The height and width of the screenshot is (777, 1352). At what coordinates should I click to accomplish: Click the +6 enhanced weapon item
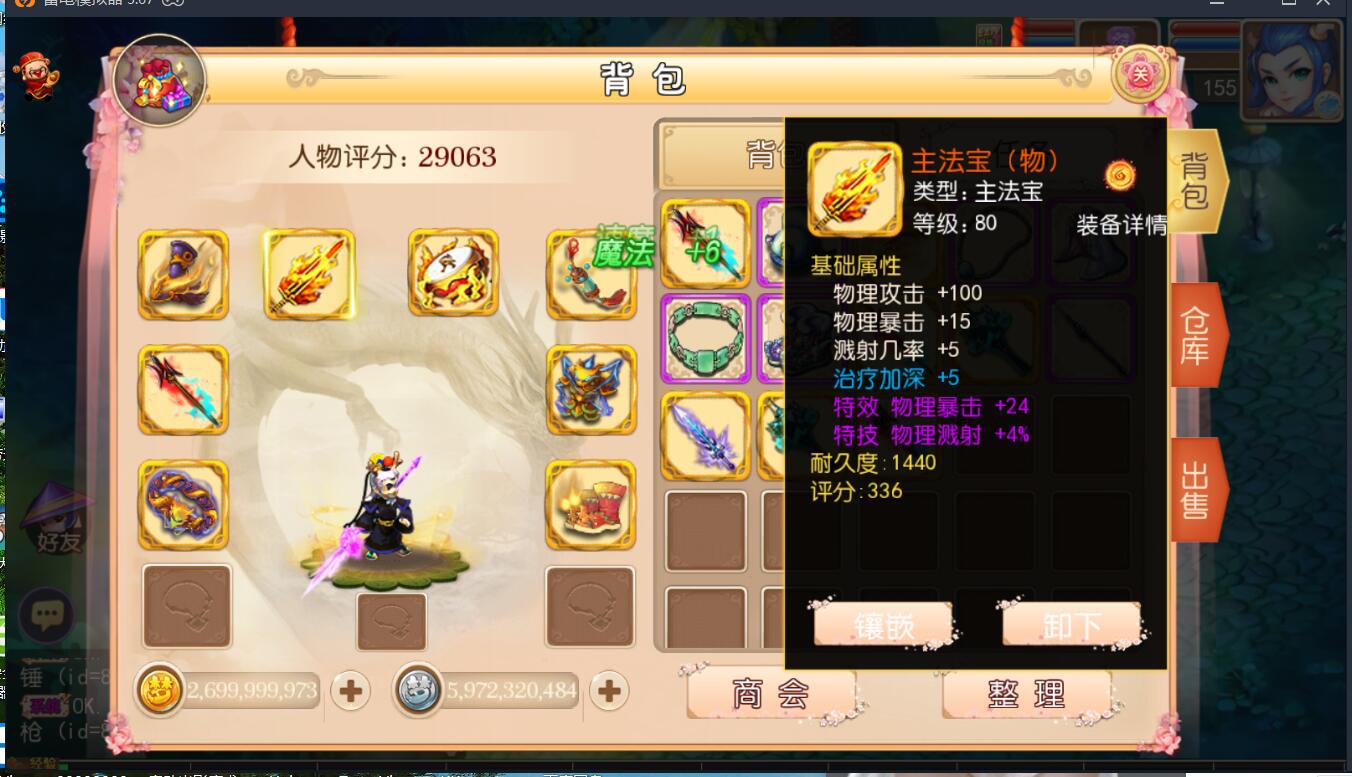705,243
